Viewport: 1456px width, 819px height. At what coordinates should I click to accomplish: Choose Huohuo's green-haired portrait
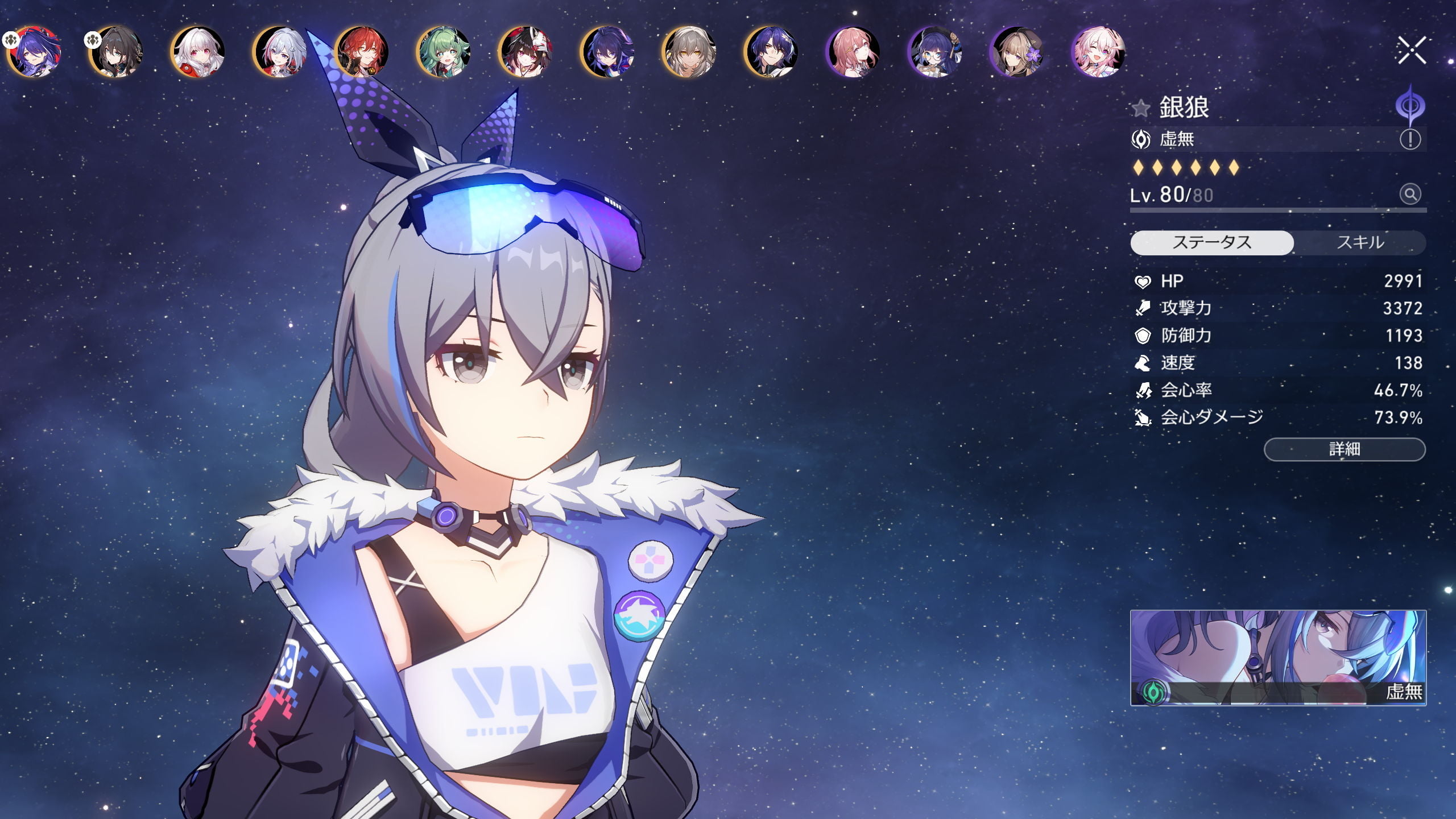pos(444,52)
